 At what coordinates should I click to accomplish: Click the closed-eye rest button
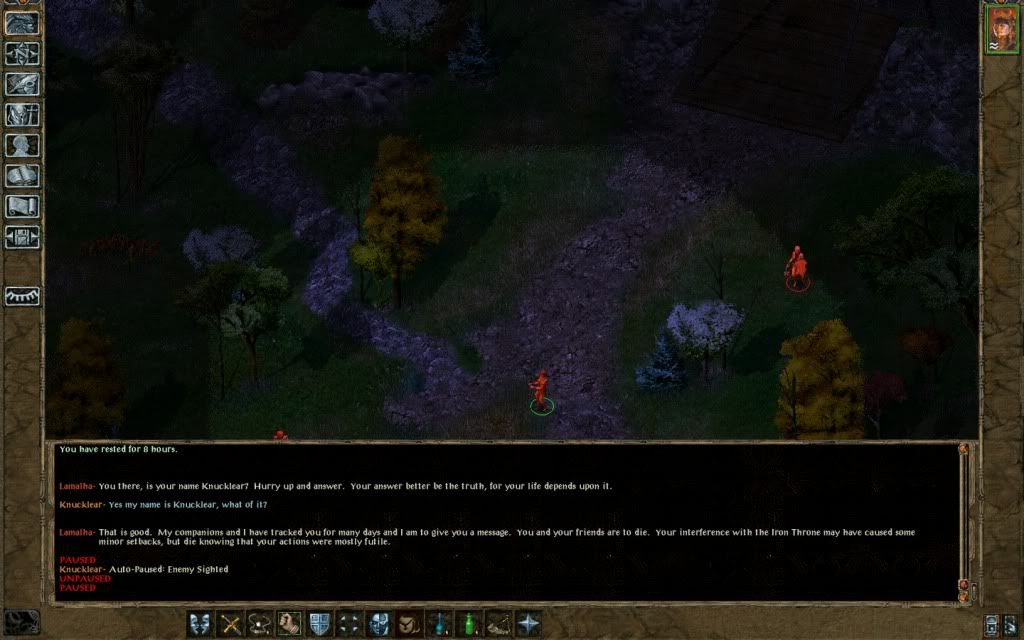(22, 296)
